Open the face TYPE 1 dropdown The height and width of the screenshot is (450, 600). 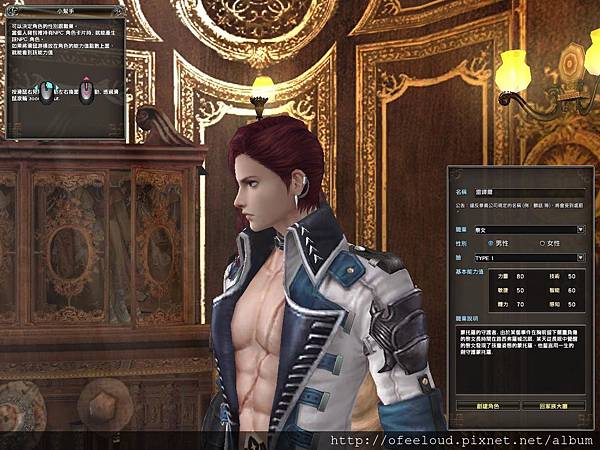(580, 257)
